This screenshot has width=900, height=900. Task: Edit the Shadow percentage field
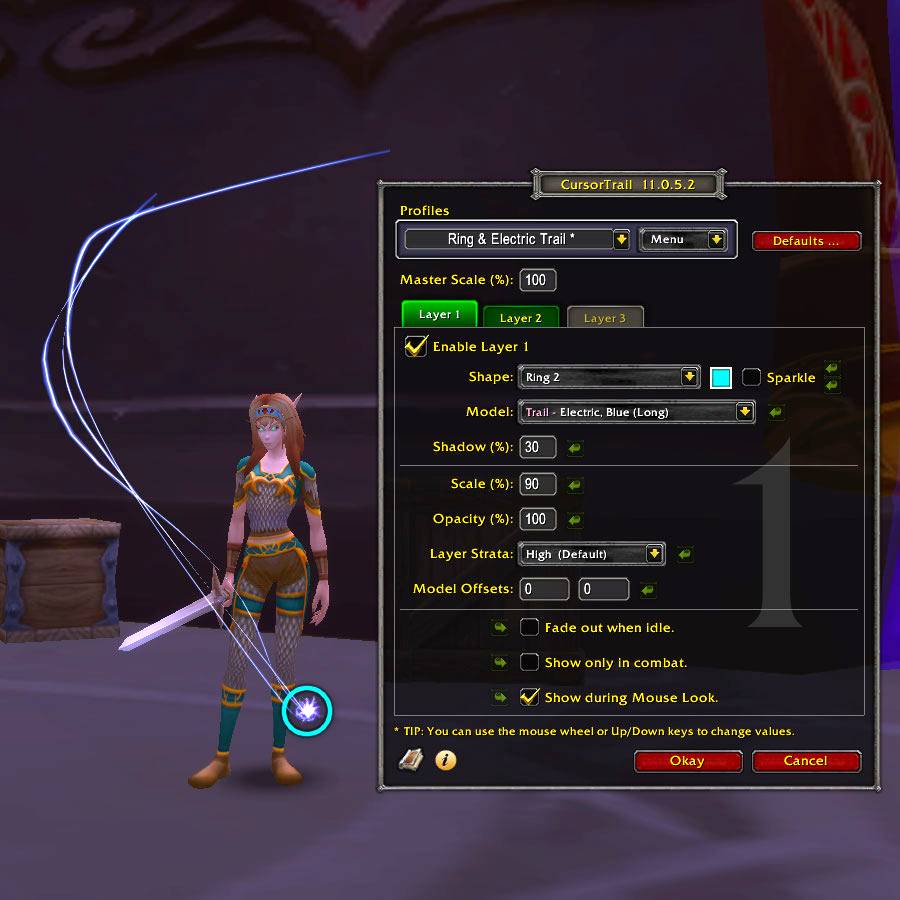click(x=538, y=447)
